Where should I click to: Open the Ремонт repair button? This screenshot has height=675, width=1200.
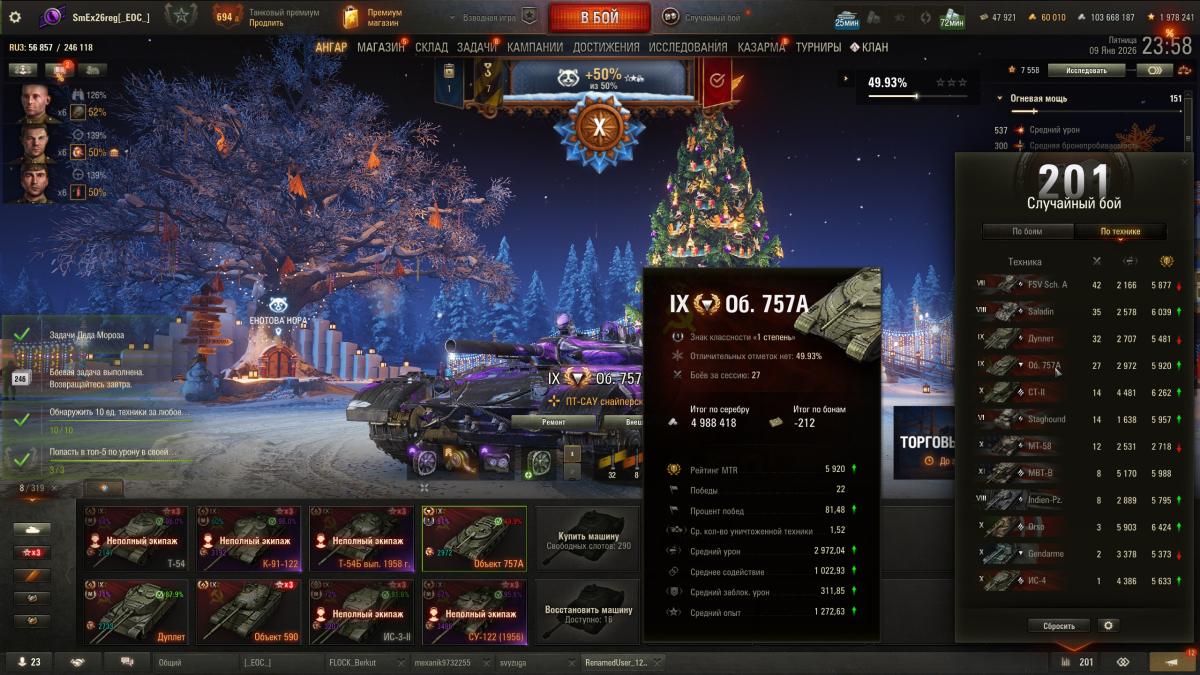[554, 423]
